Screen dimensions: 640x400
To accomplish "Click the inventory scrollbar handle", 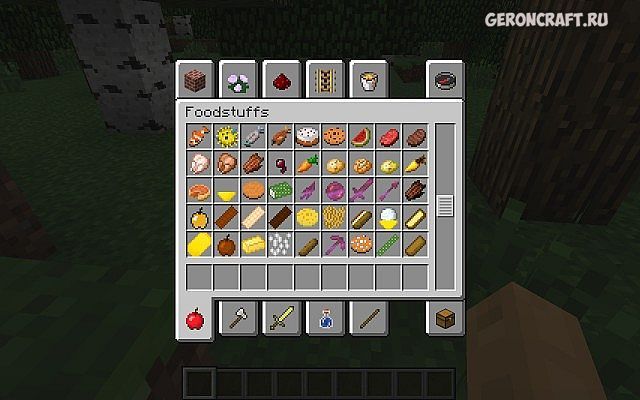I will (x=445, y=205).
